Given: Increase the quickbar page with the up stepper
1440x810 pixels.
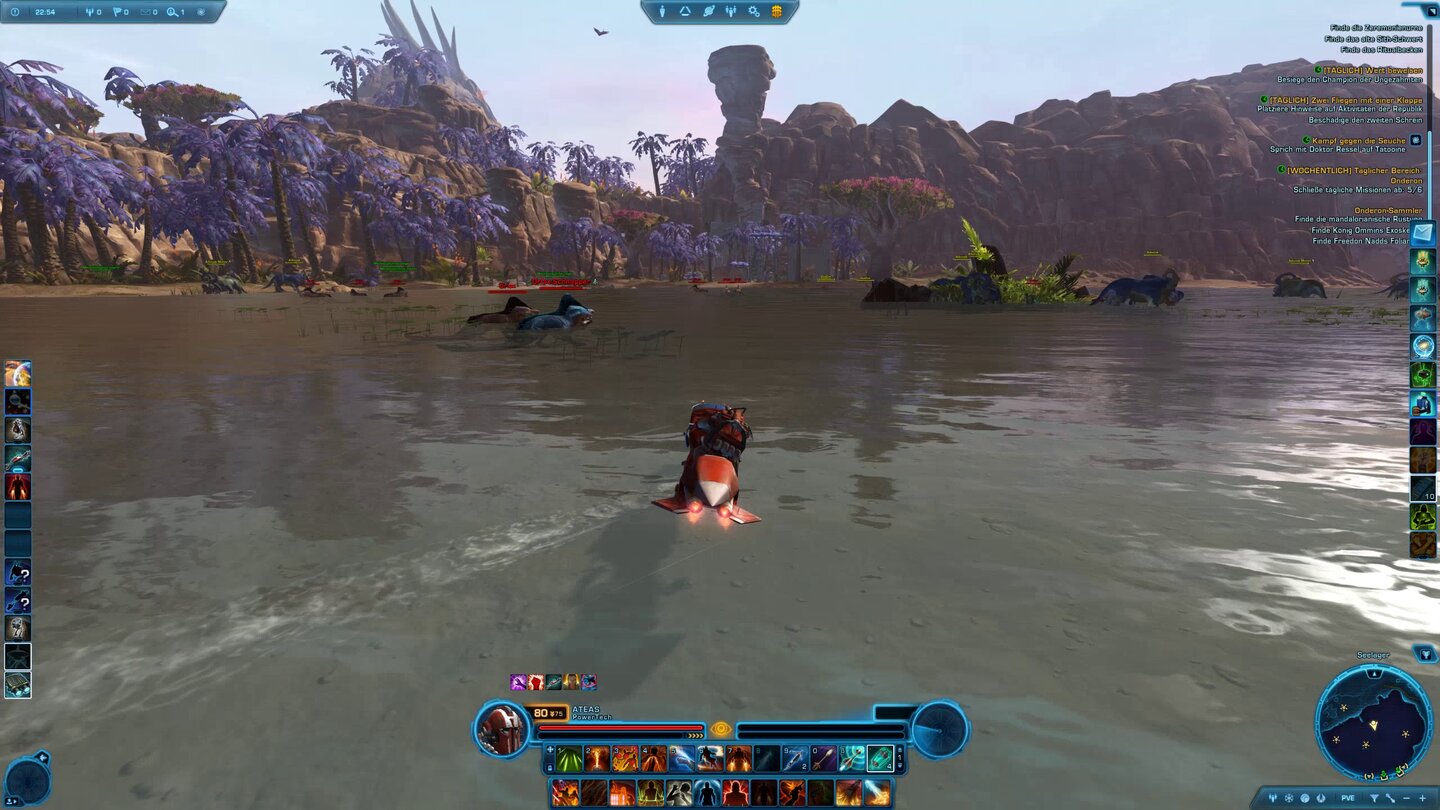Looking at the screenshot, I should pyautogui.click(x=900, y=749).
